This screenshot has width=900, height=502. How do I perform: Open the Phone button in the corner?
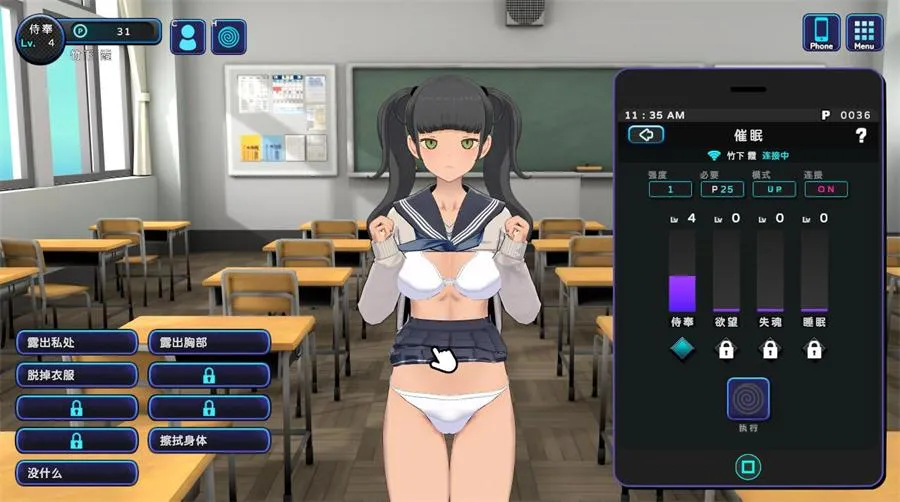(x=821, y=32)
